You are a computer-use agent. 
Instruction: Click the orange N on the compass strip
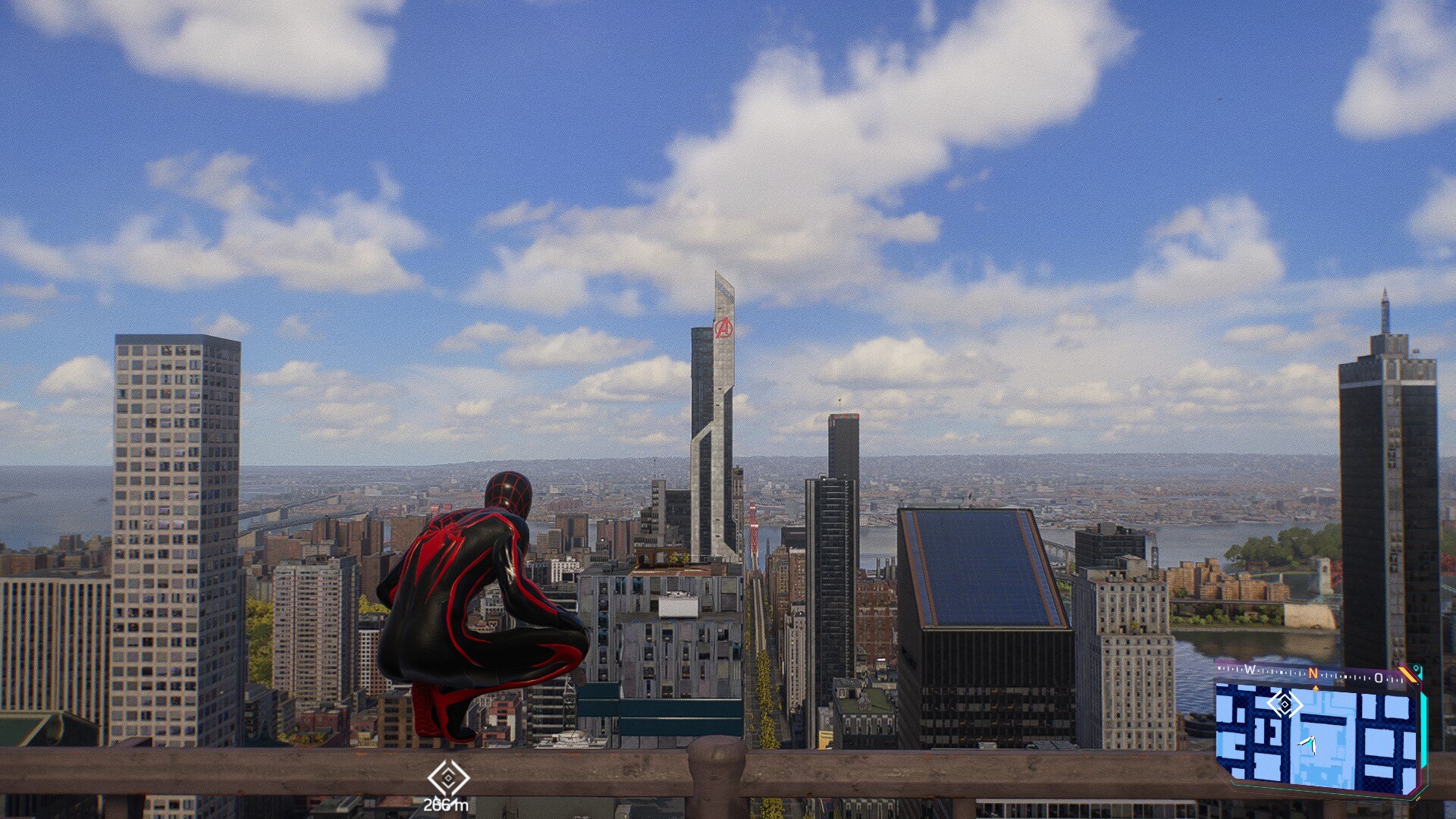[x=1313, y=674]
